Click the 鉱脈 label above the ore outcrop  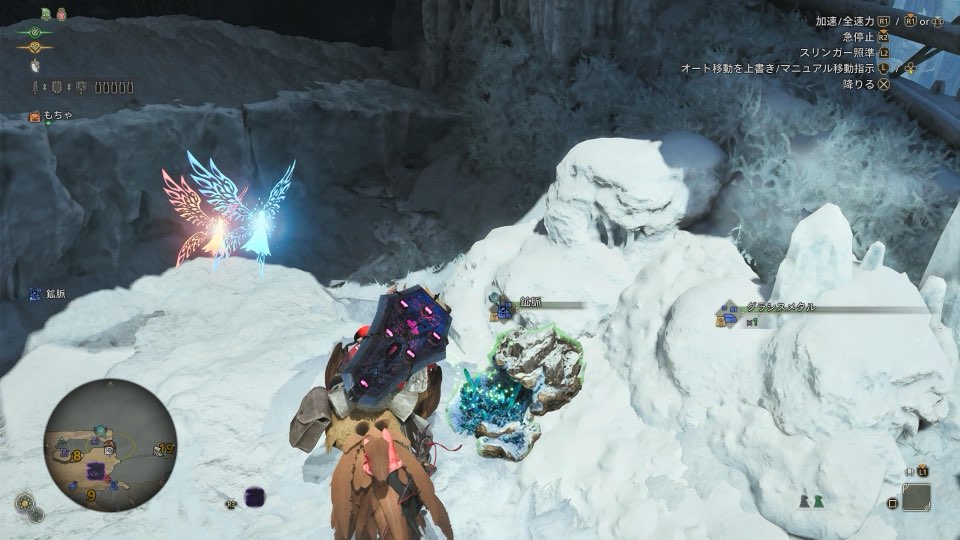tap(530, 302)
